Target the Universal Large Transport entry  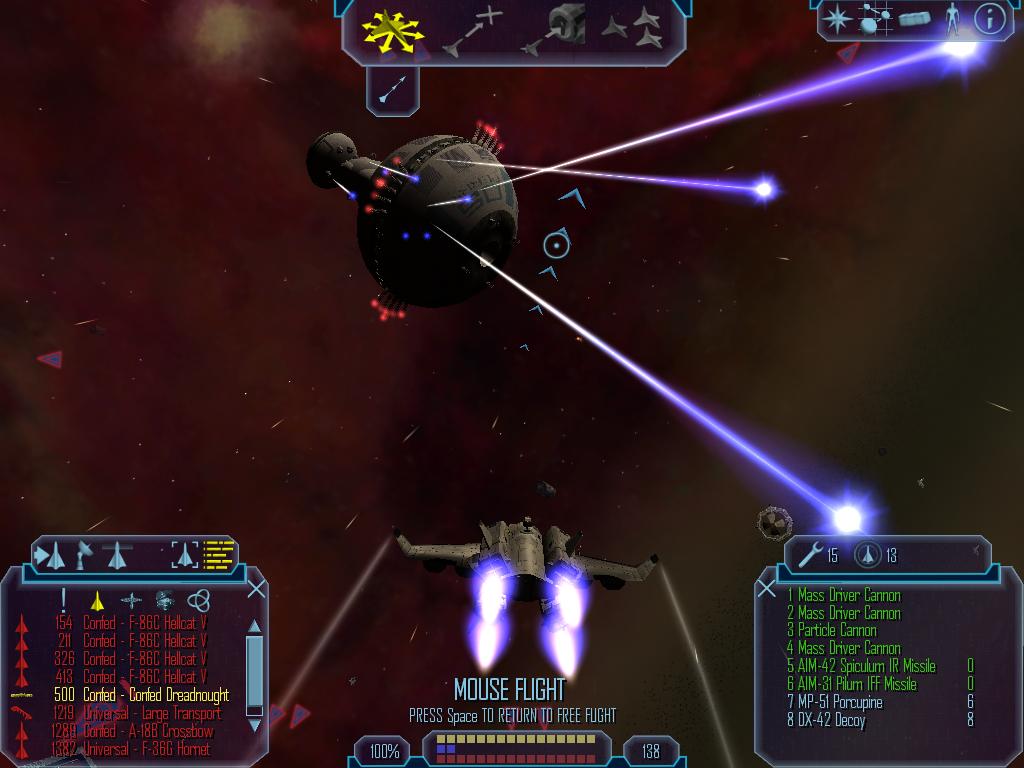(151, 713)
